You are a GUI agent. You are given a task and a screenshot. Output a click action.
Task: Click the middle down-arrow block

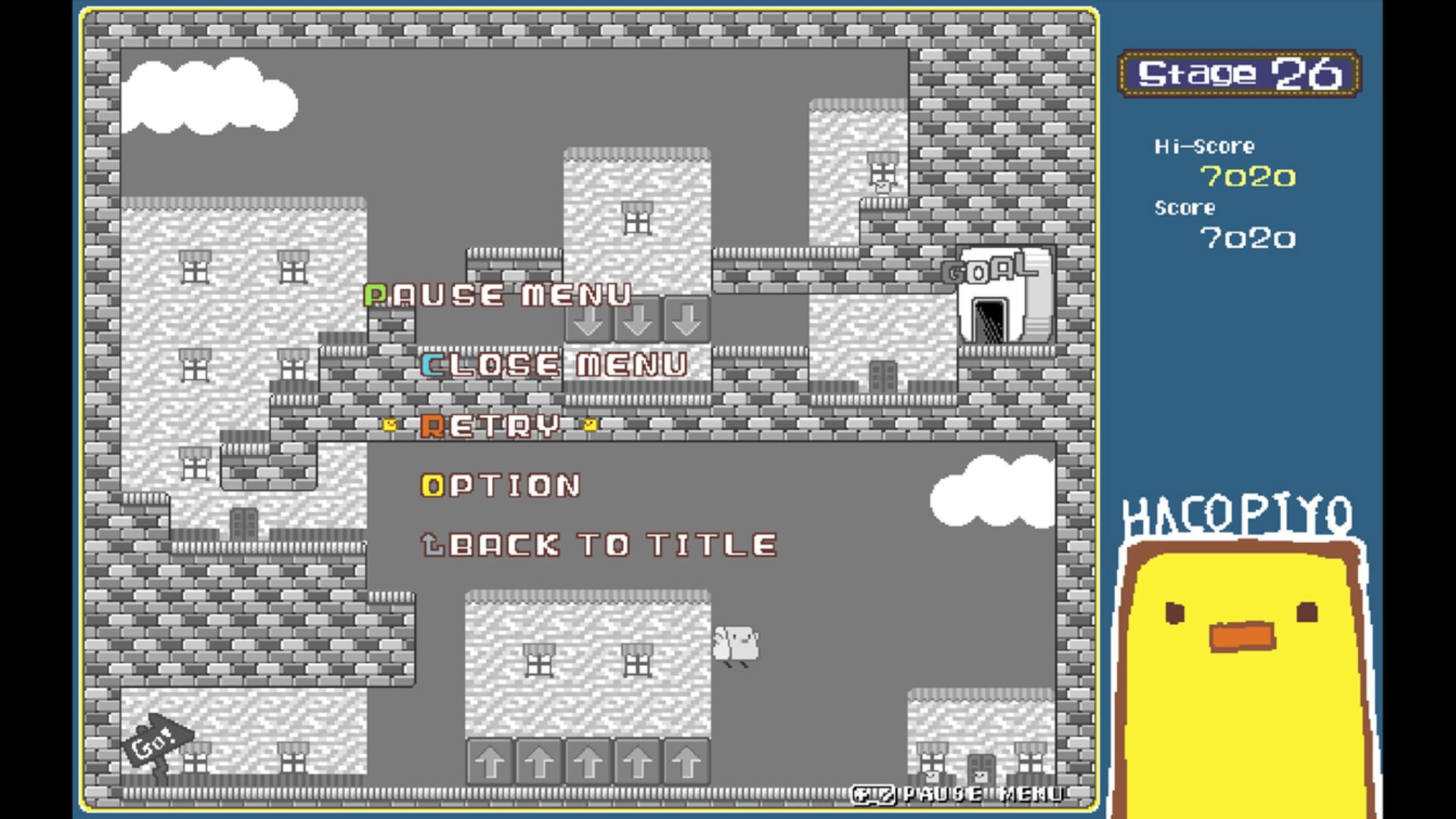tap(638, 322)
